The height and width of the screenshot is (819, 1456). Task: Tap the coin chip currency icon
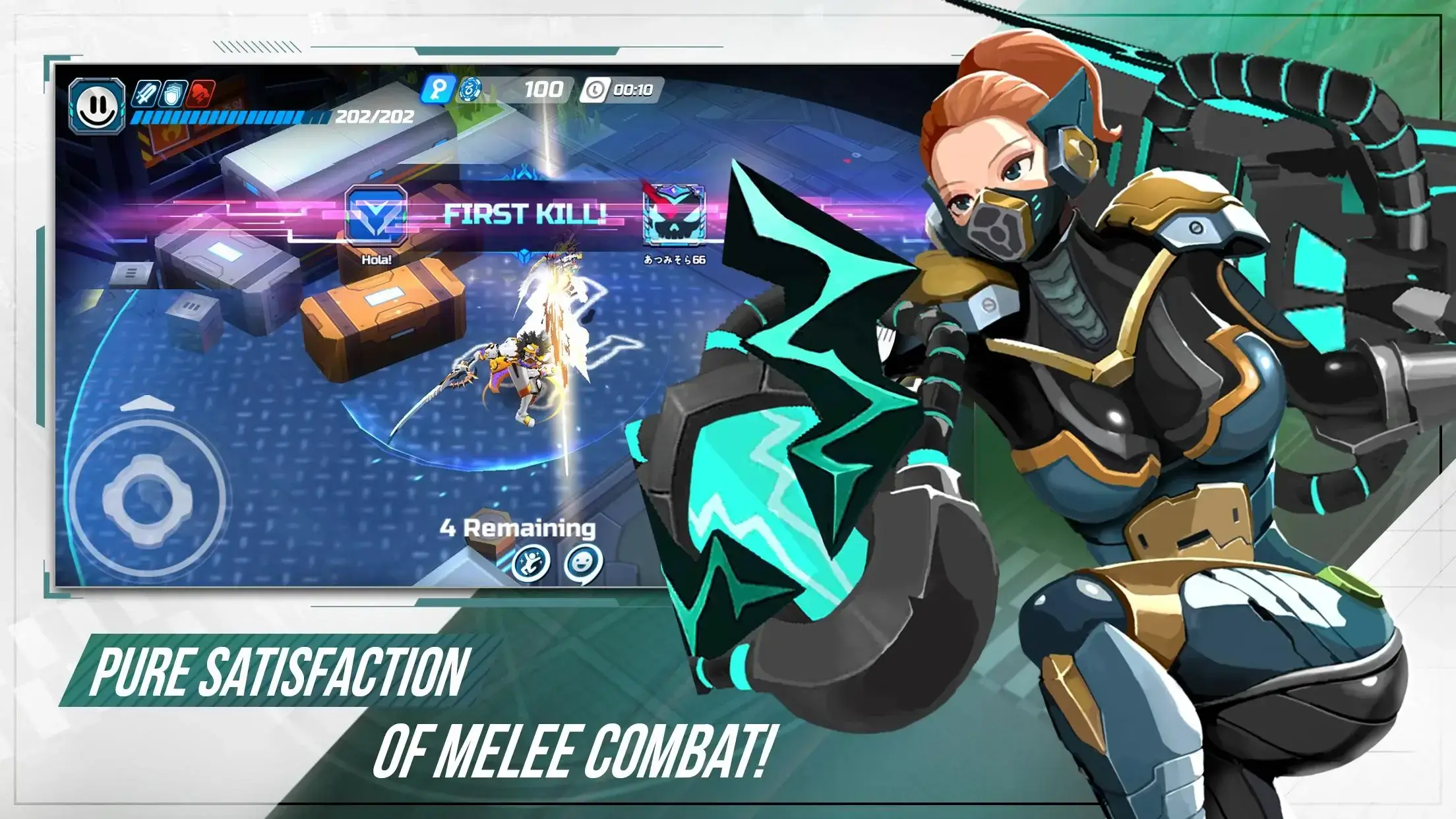click(471, 90)
